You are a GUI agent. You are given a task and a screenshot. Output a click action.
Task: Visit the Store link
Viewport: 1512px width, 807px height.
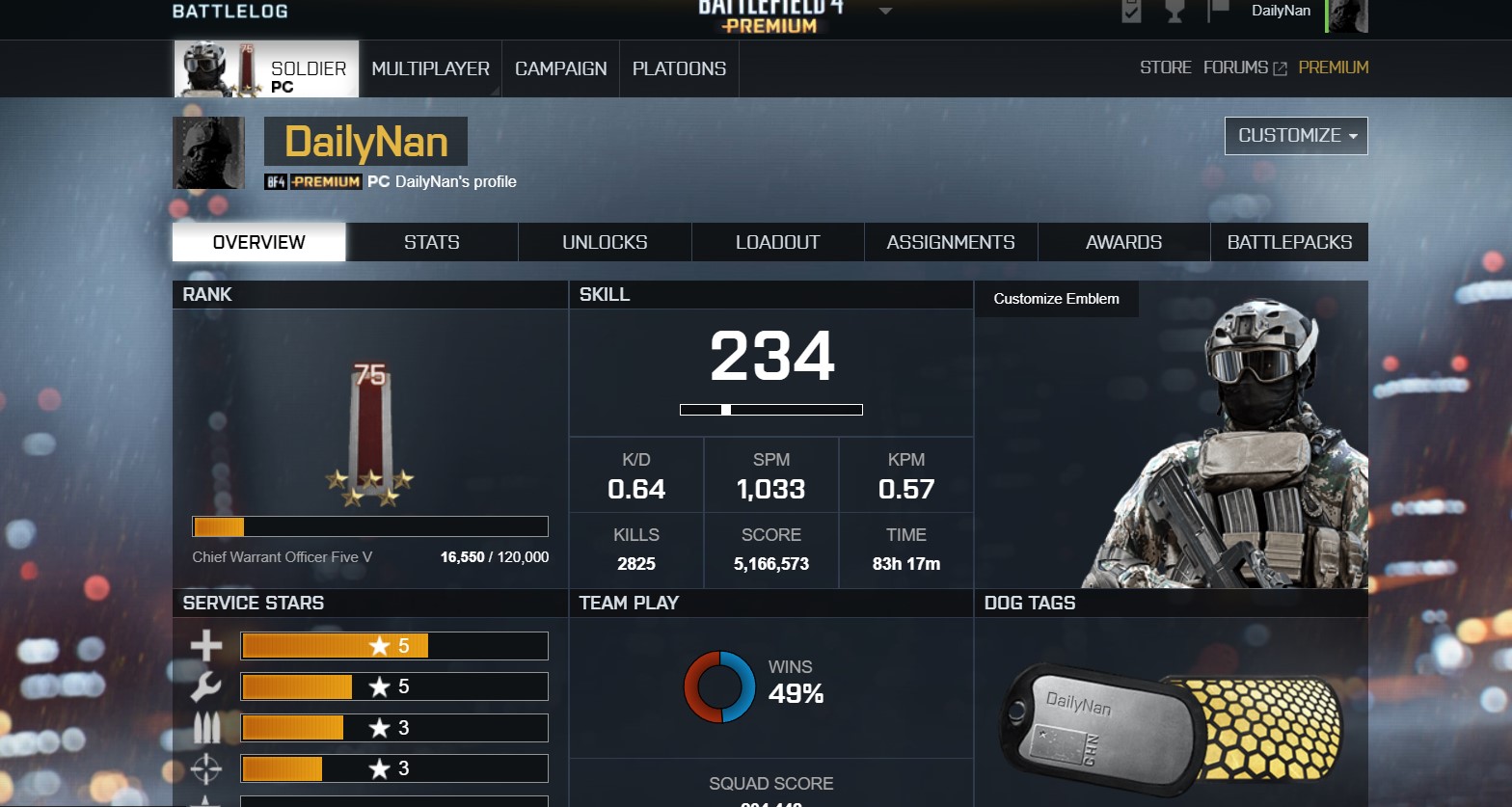(1165, 67)
